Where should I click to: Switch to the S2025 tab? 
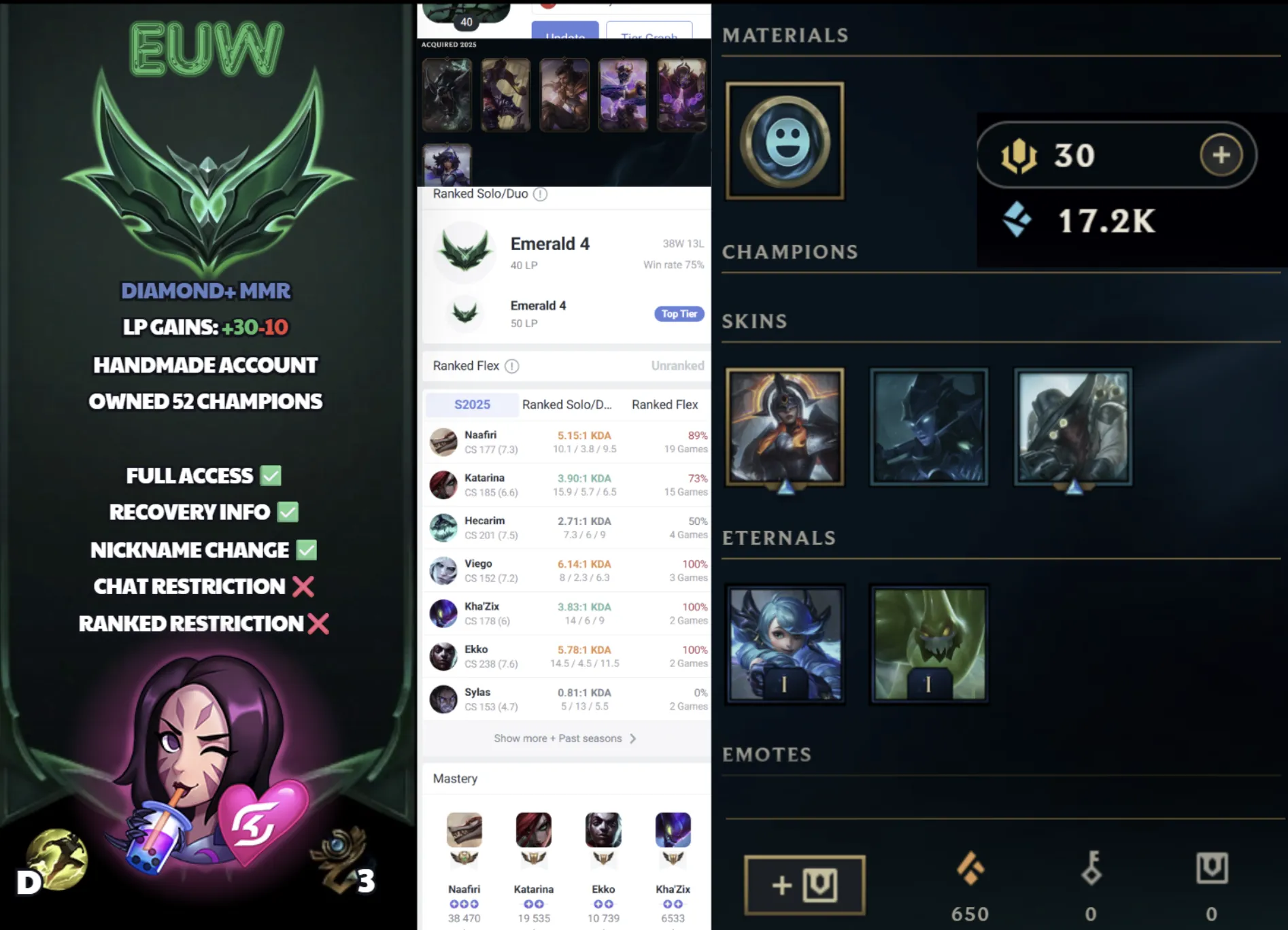[x=471, y=404]
